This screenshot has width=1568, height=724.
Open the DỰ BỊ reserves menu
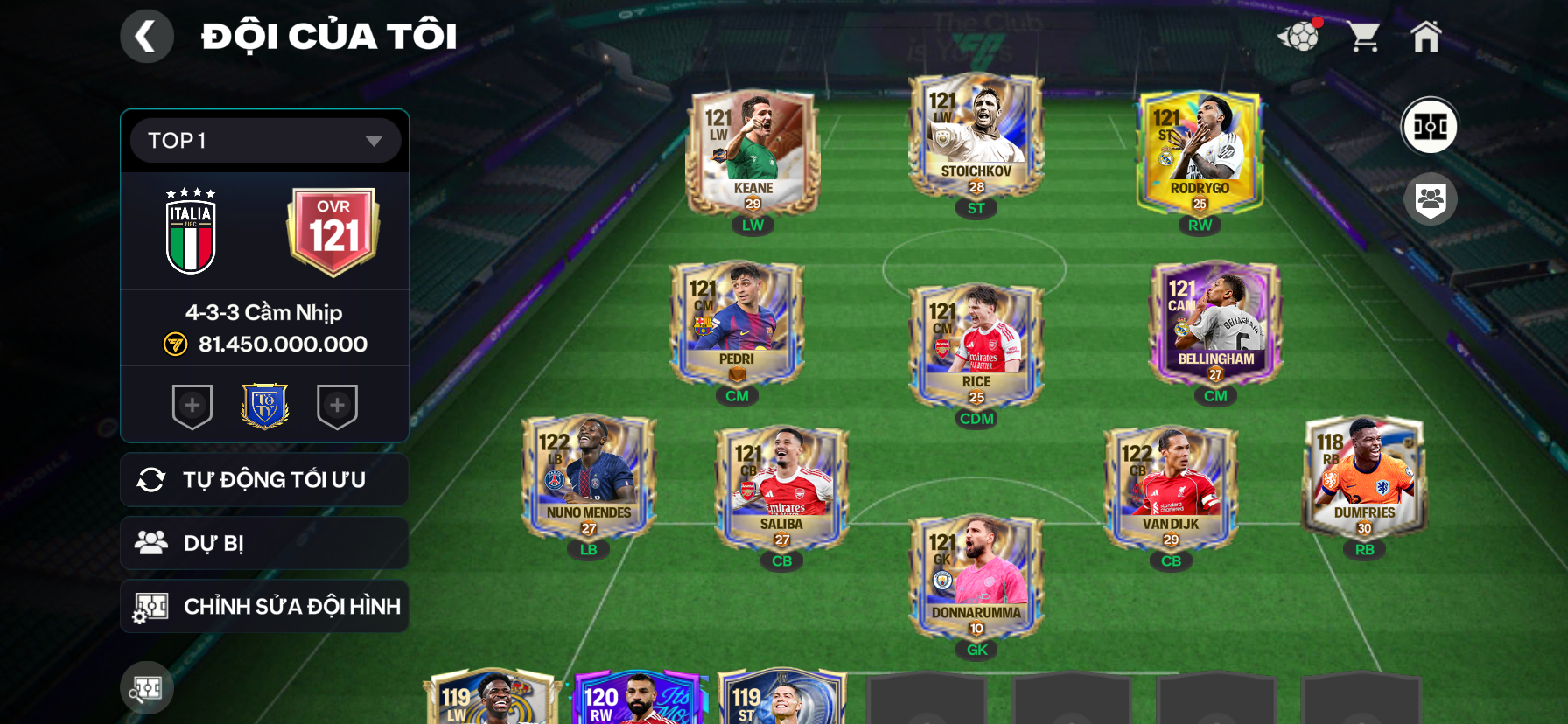point(264,543)
